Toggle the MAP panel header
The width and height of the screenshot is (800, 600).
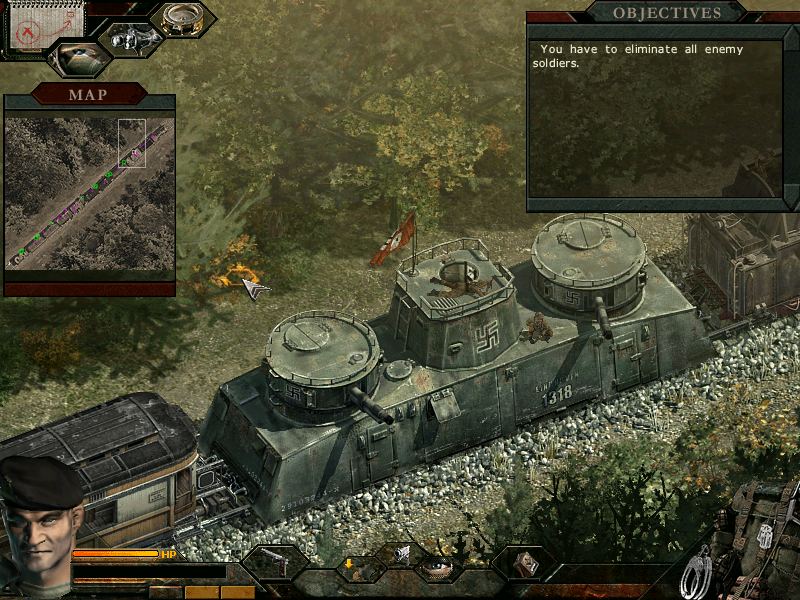[89, 95]
